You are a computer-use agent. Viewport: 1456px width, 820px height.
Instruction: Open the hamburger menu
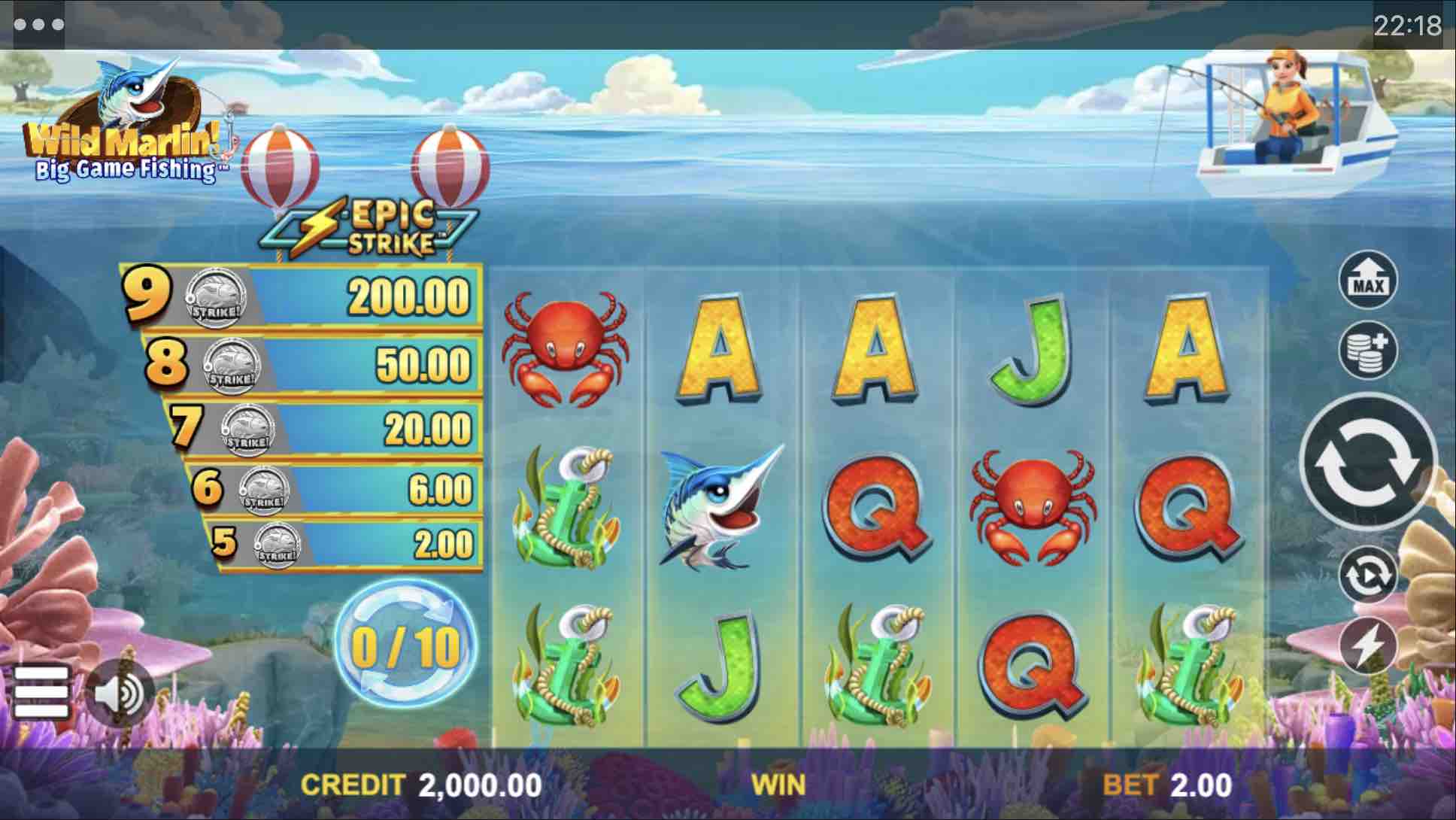click(41, 691)
